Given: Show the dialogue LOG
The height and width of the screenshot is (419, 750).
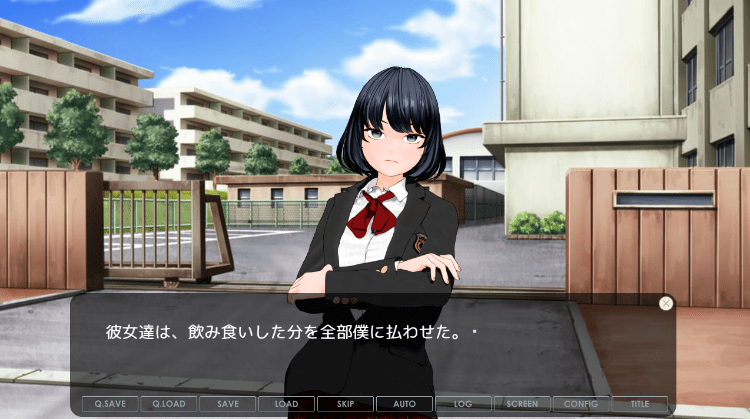Looking at the screenshot, I should [x=463, y=404].
